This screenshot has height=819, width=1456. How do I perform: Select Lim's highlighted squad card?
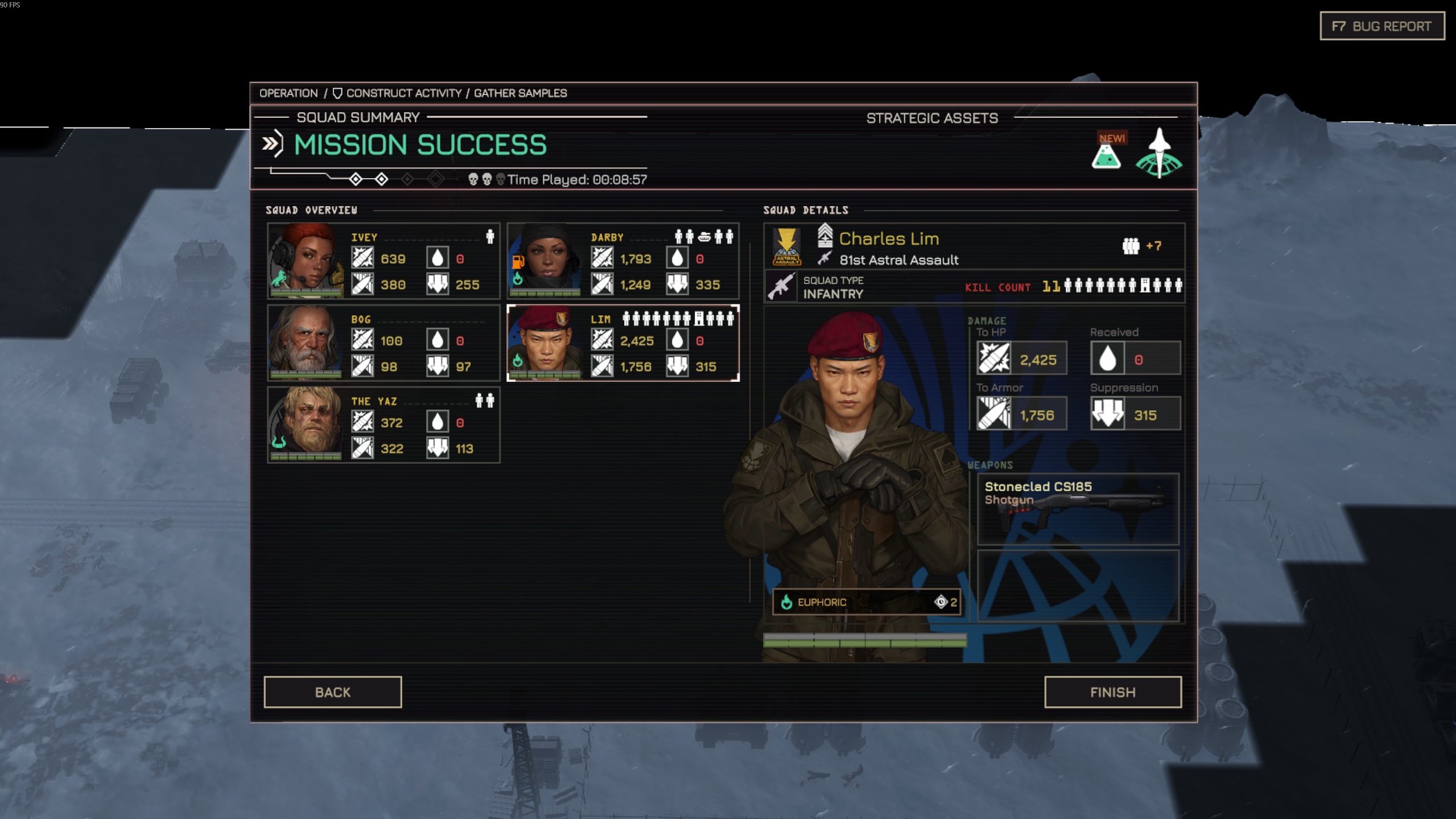[623, 343]
